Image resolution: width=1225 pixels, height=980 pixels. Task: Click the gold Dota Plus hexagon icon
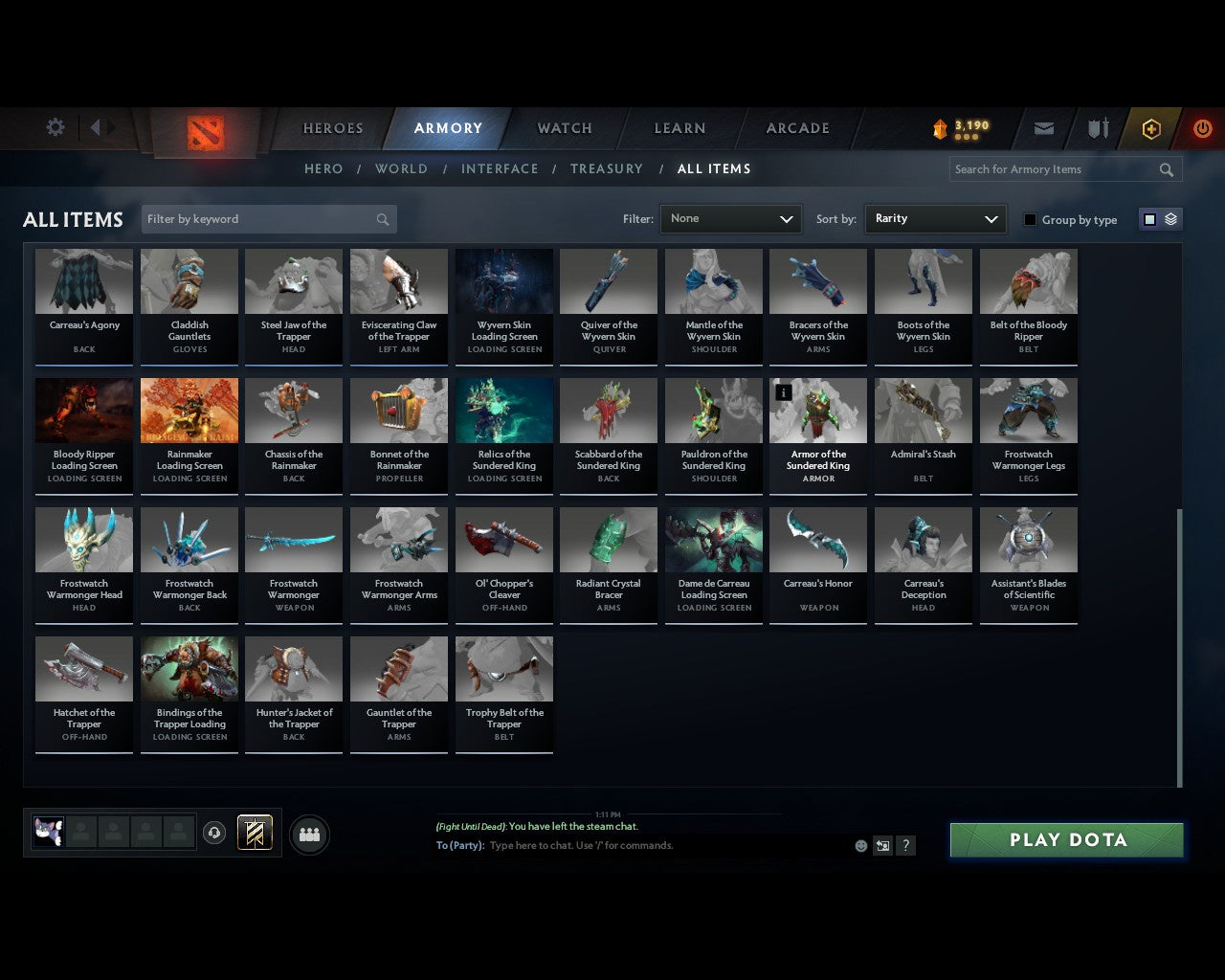[x=1150, y=127]
